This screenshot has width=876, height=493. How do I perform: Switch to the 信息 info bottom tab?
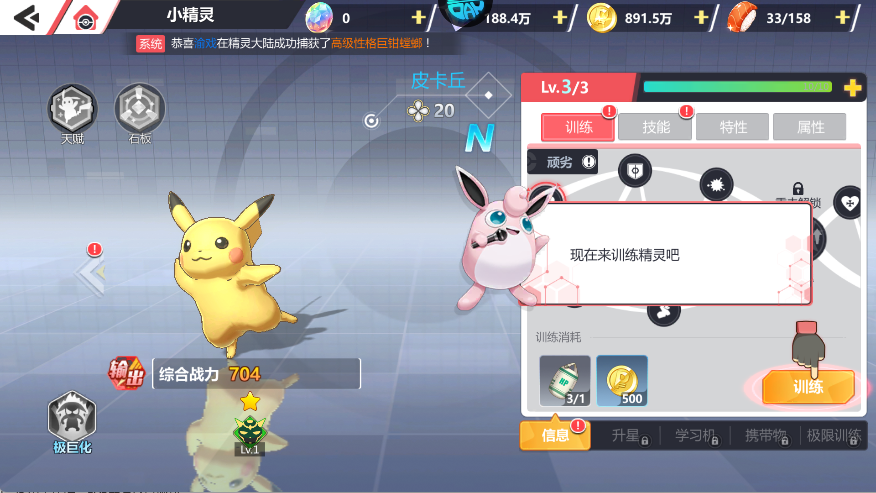pos(555,435)
